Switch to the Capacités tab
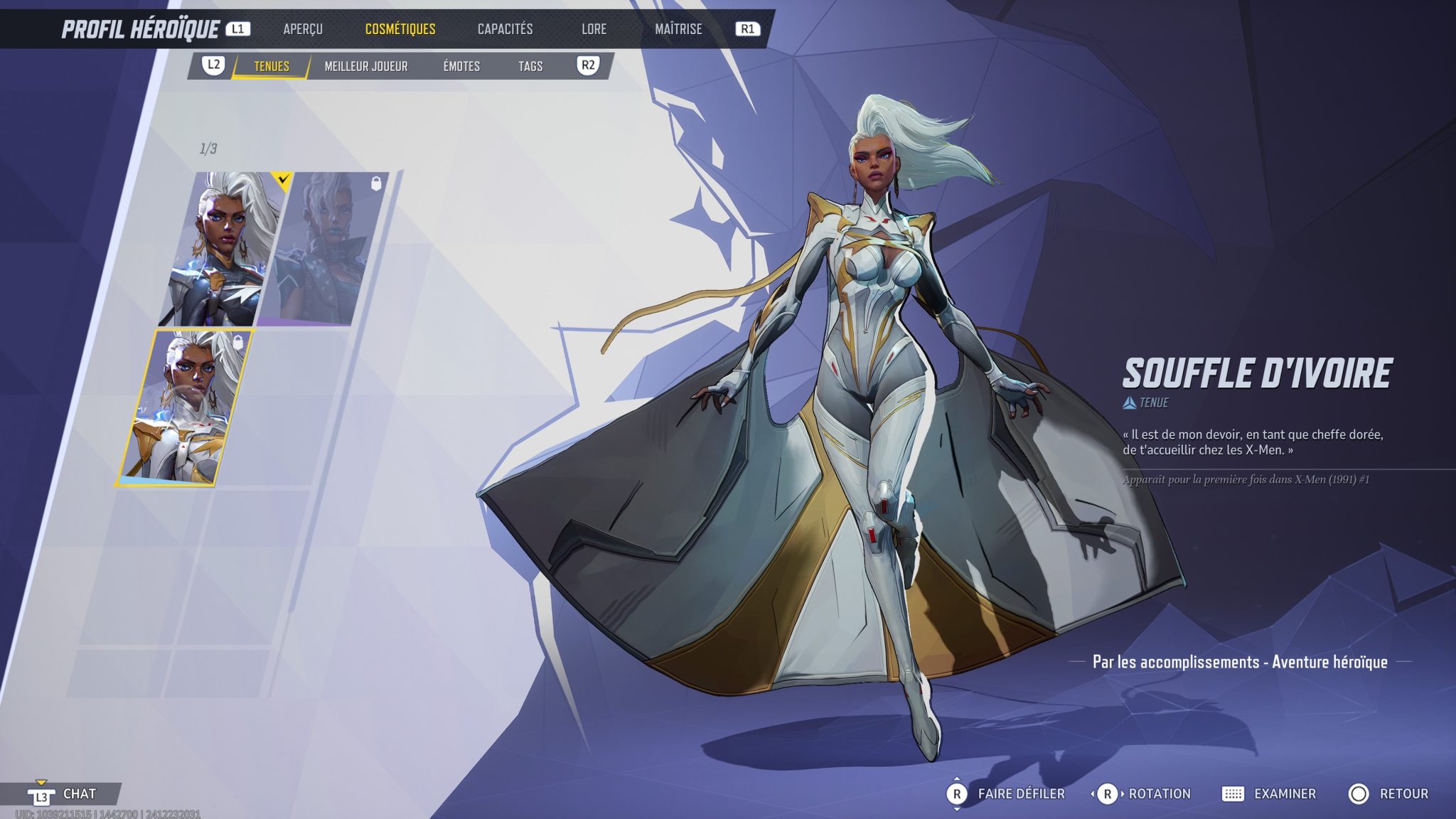This screenshot has width=1456, height=819. pos(504,30)
